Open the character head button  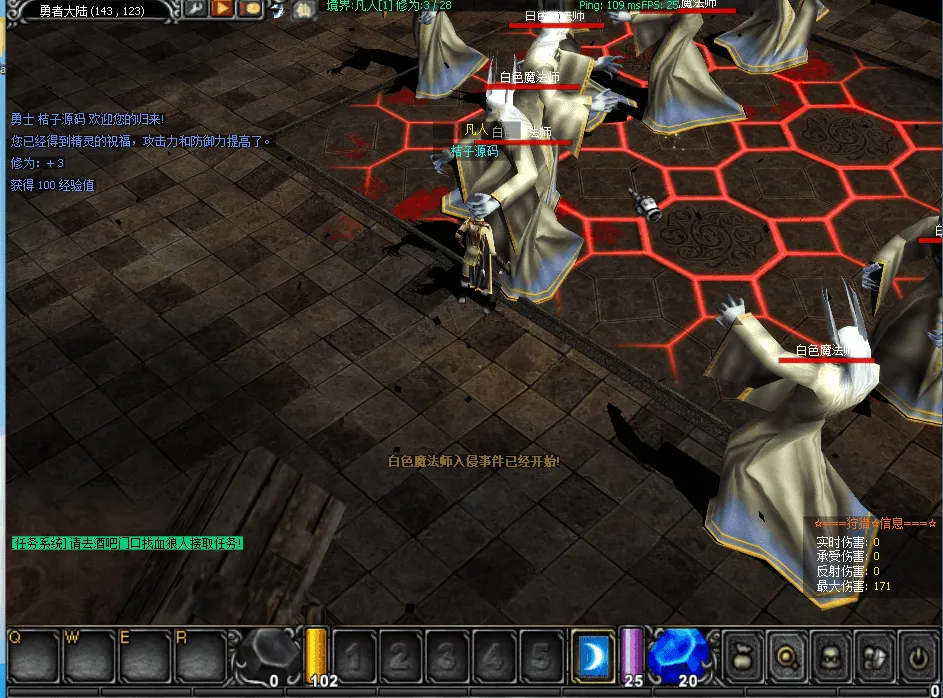coord(830,656)
